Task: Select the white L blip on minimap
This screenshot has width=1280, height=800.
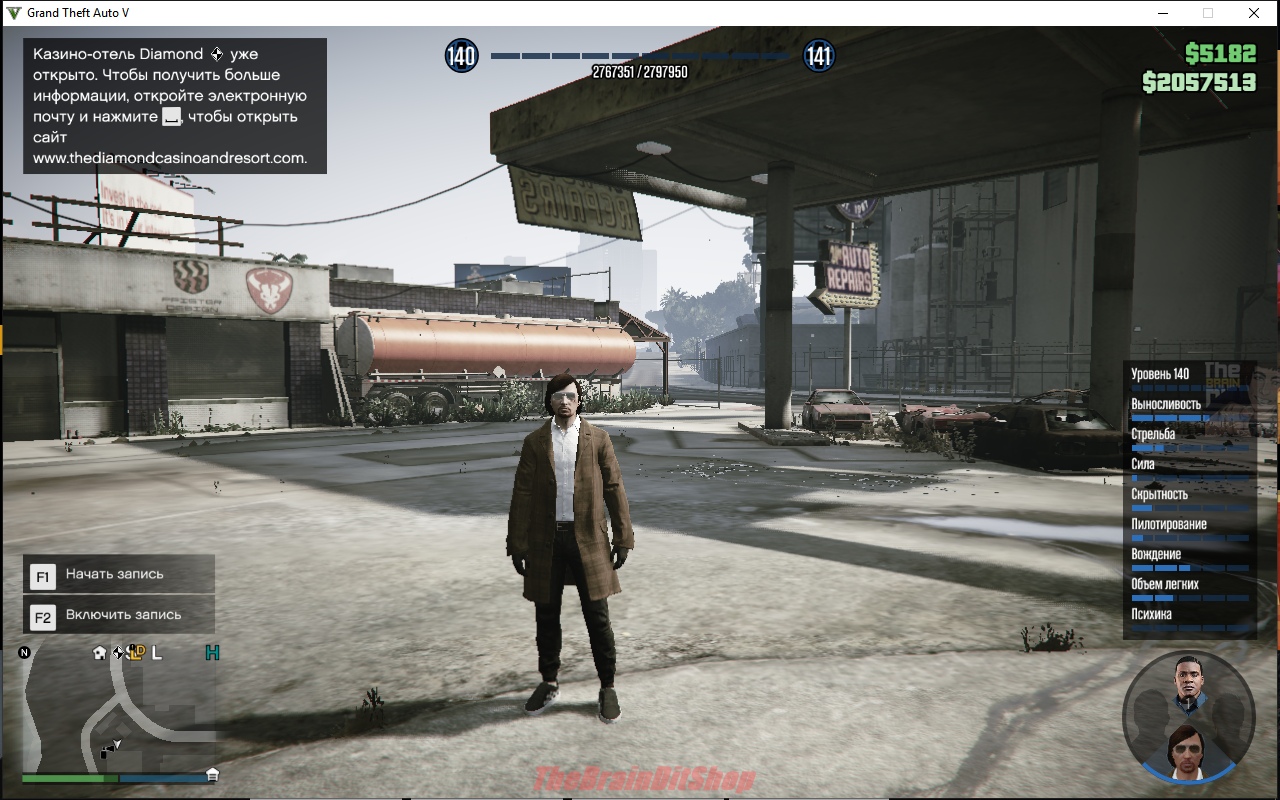Action: click(157, 653)
